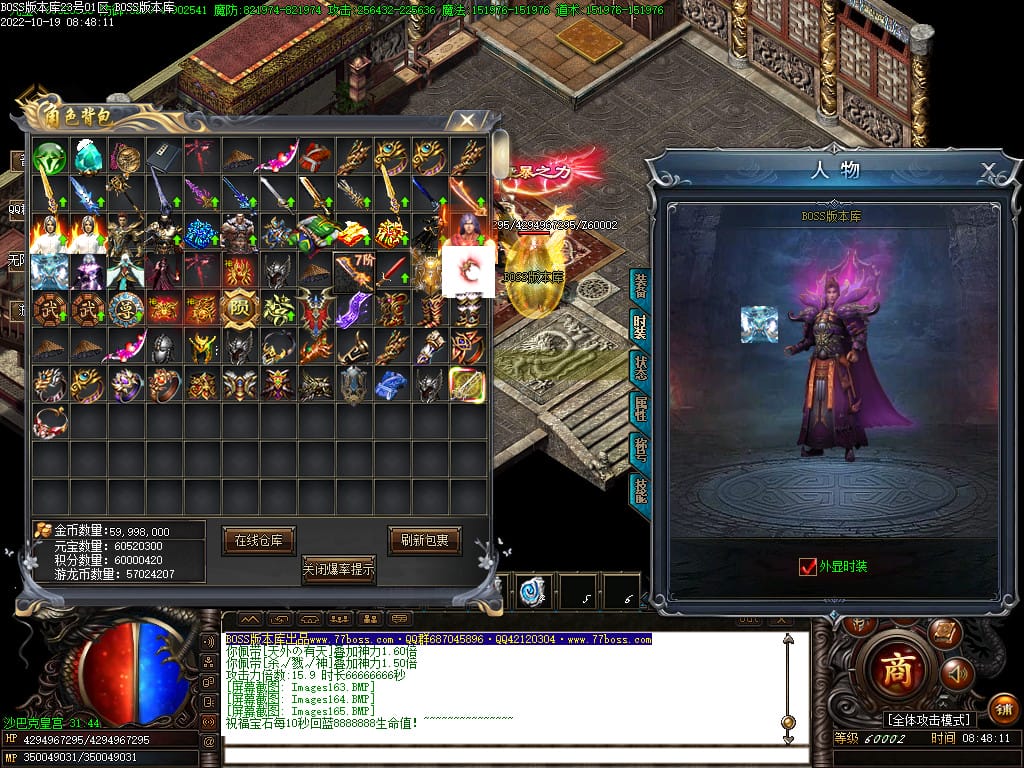Close the 人物 character panel
Viewport: 1024px width, 768px height.
pyautogui.click(x=988, y=169)
